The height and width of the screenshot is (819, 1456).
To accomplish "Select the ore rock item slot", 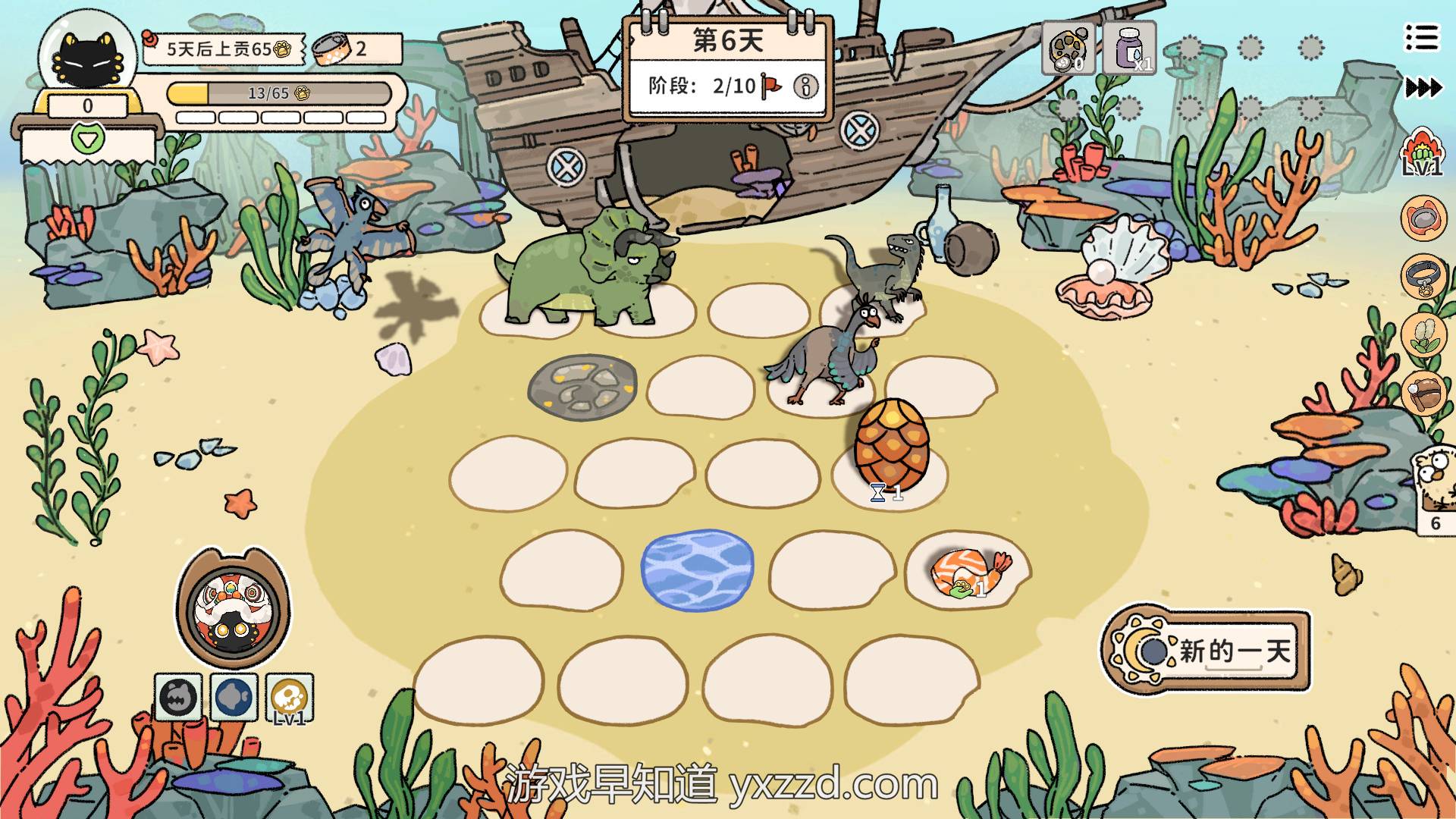I will [1068, 48].
